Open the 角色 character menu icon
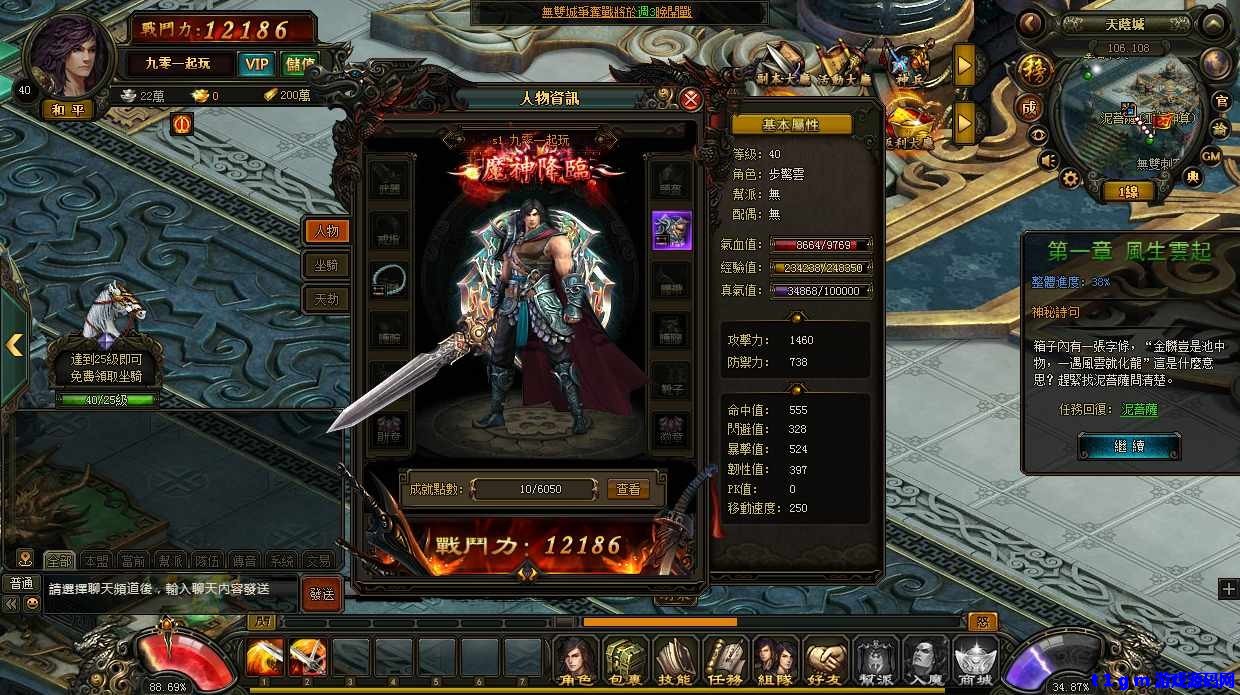This screenshot has width=1240, height=695. click(x=576, y=660)
